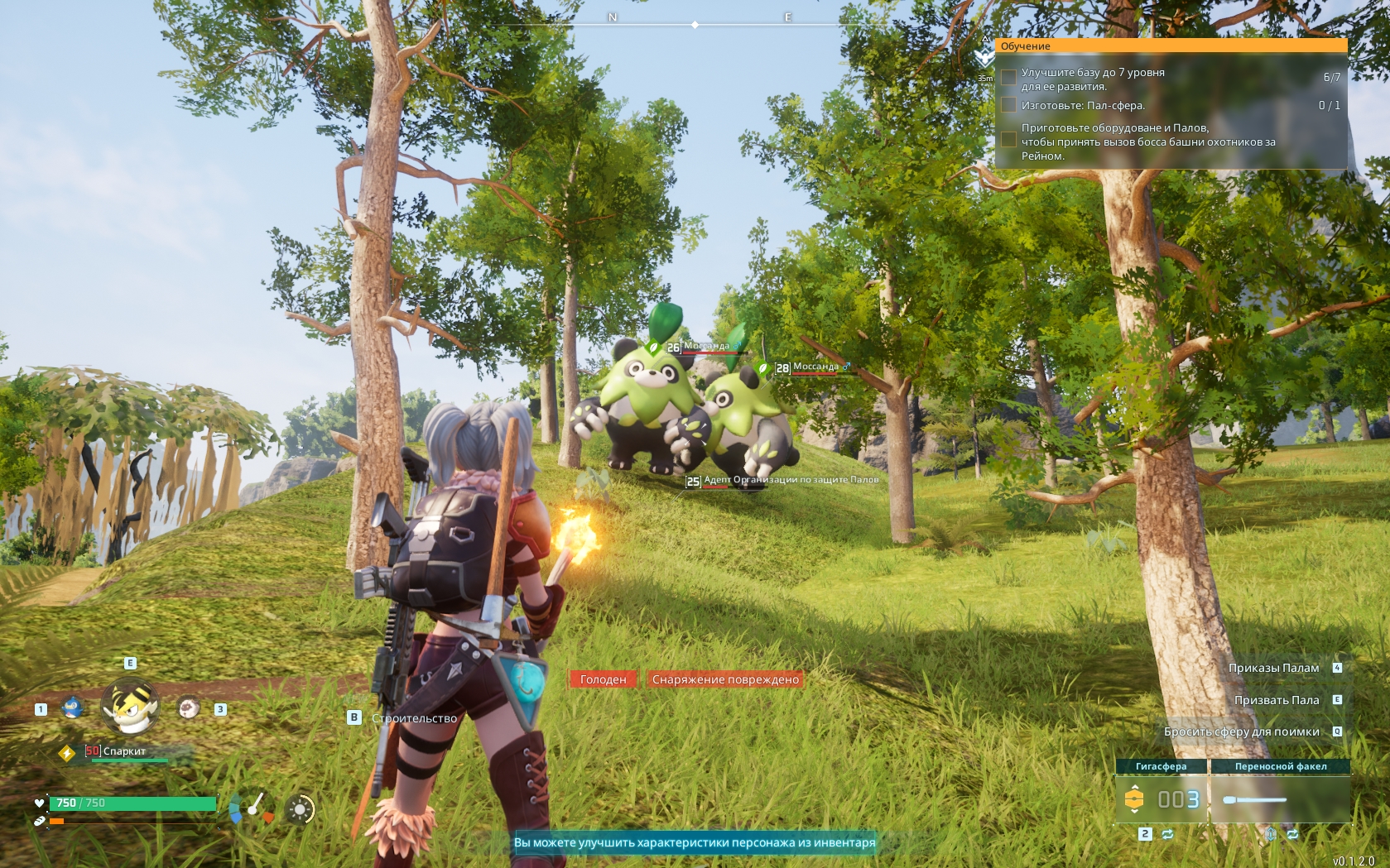Choose the white sheep Pal in party
Screen dimensions: 1390x868
[189, 708]
